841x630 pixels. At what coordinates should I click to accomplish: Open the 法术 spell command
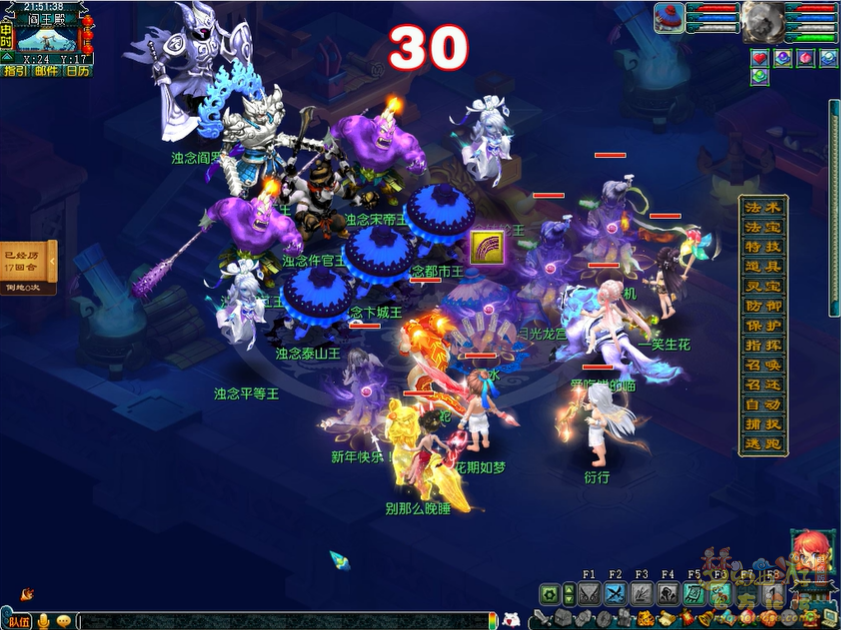pos(763,207)
